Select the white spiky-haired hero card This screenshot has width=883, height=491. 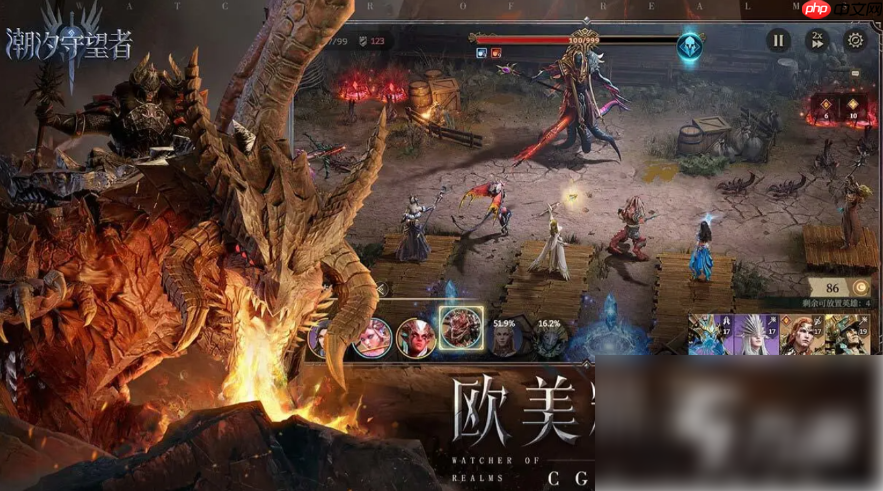pyautogui.click(x=753, y=335)
